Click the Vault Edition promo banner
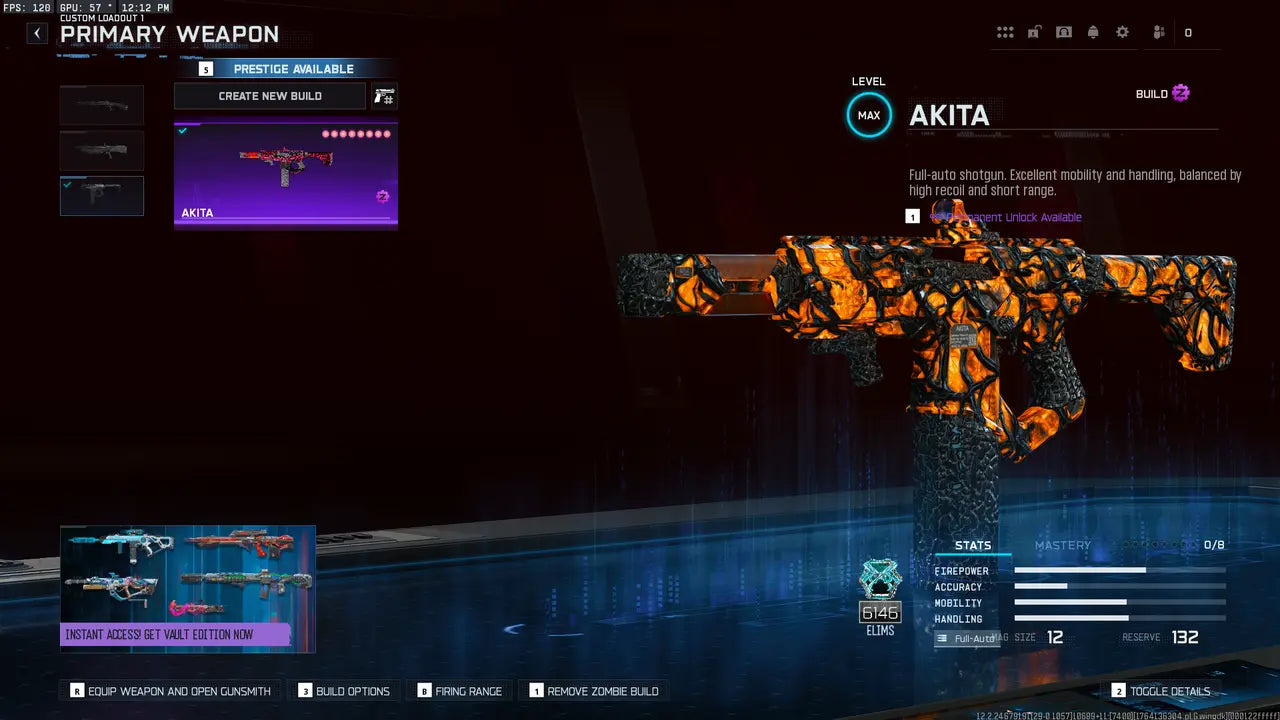1280x720 pixels. pos(188,588)
